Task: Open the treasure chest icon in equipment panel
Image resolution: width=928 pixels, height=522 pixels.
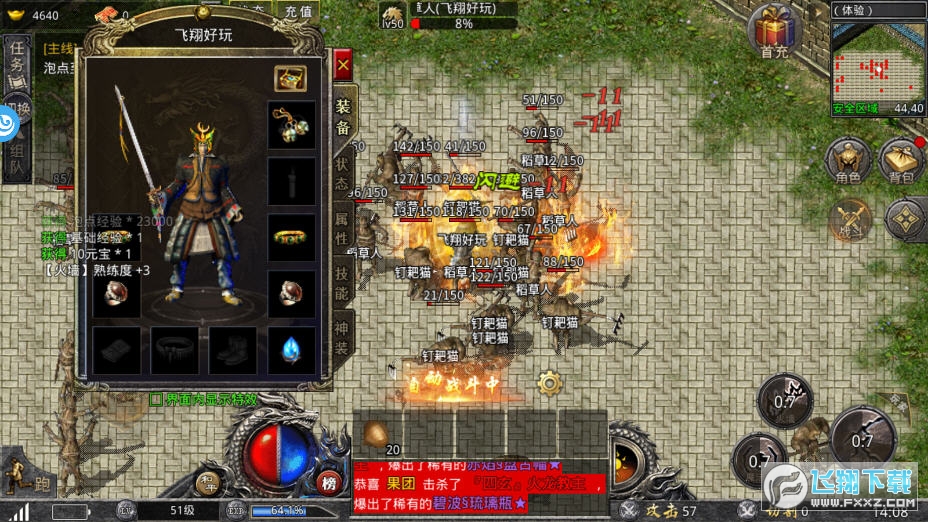Action: (x=290, y=78)
